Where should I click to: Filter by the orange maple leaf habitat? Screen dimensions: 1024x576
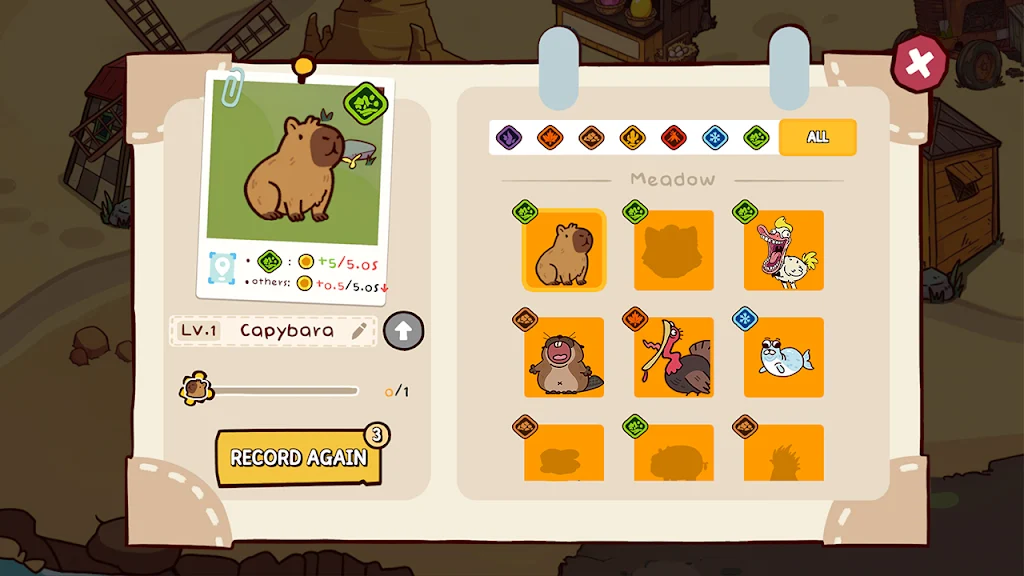tap(550, 137)
